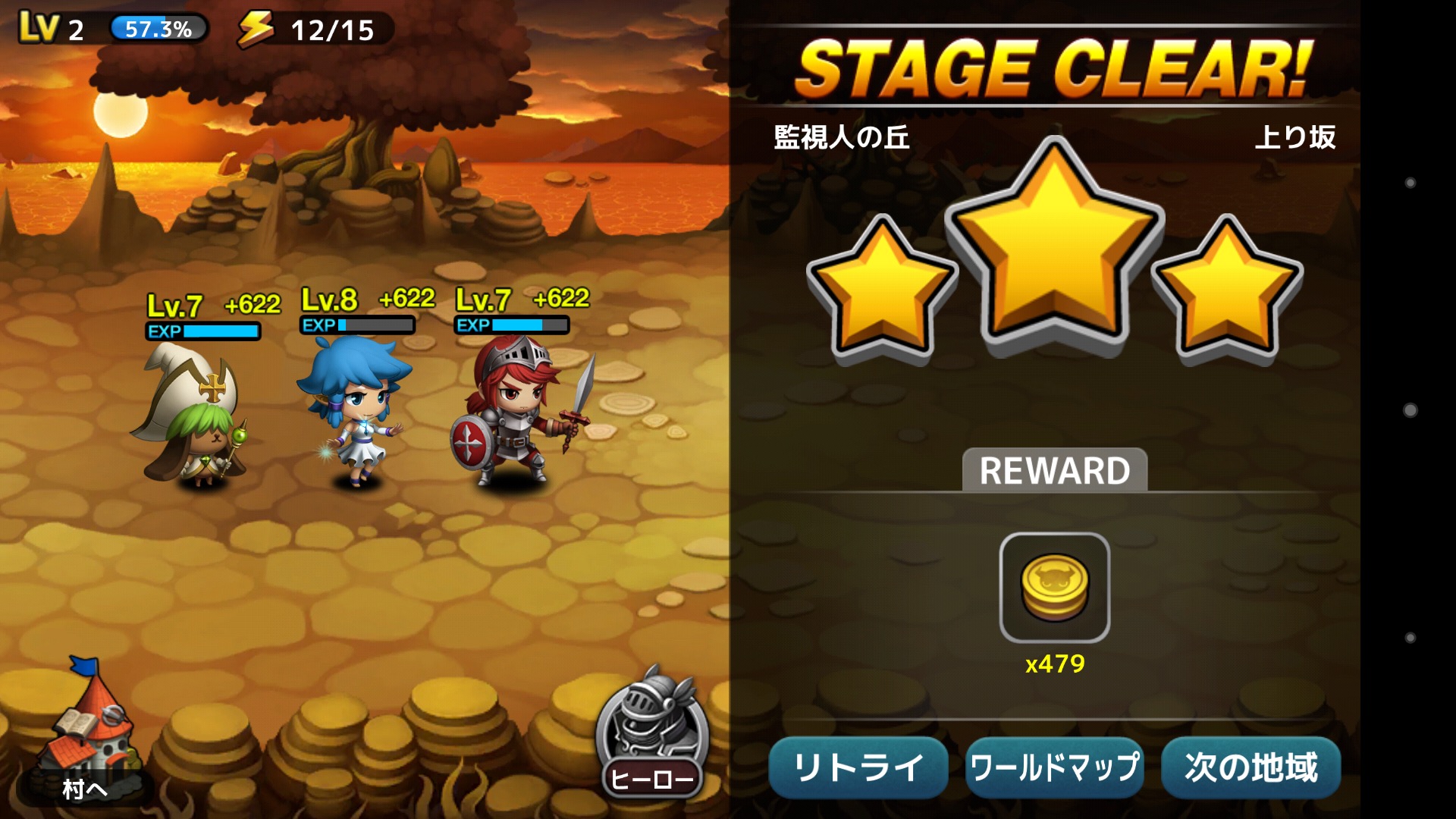Open the ワールドマップ world map

[x=1055, y=767]
